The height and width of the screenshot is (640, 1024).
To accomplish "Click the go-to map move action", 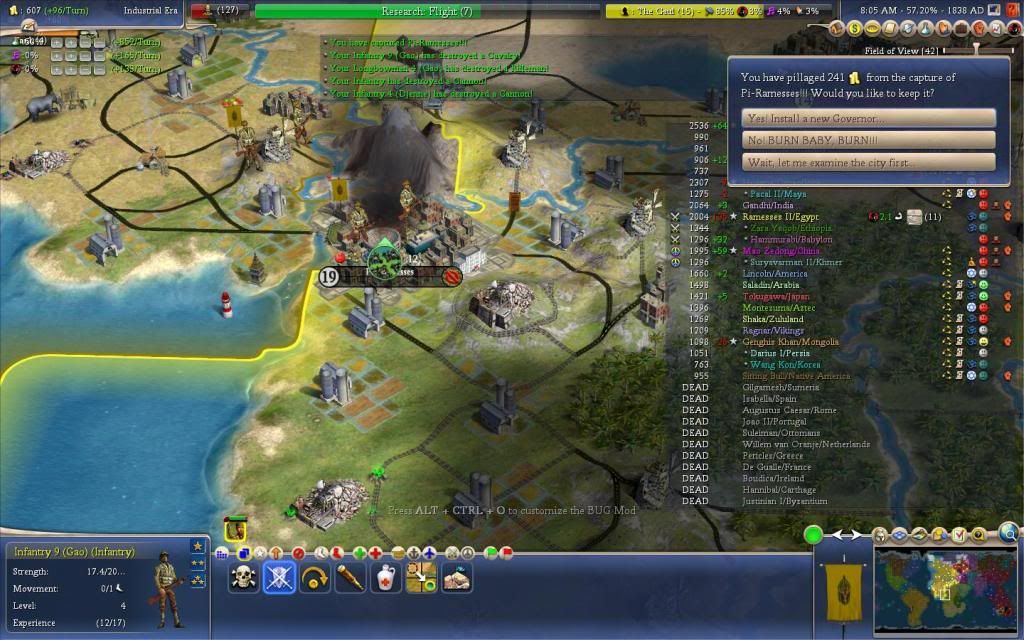I will [x=421, y=577].
